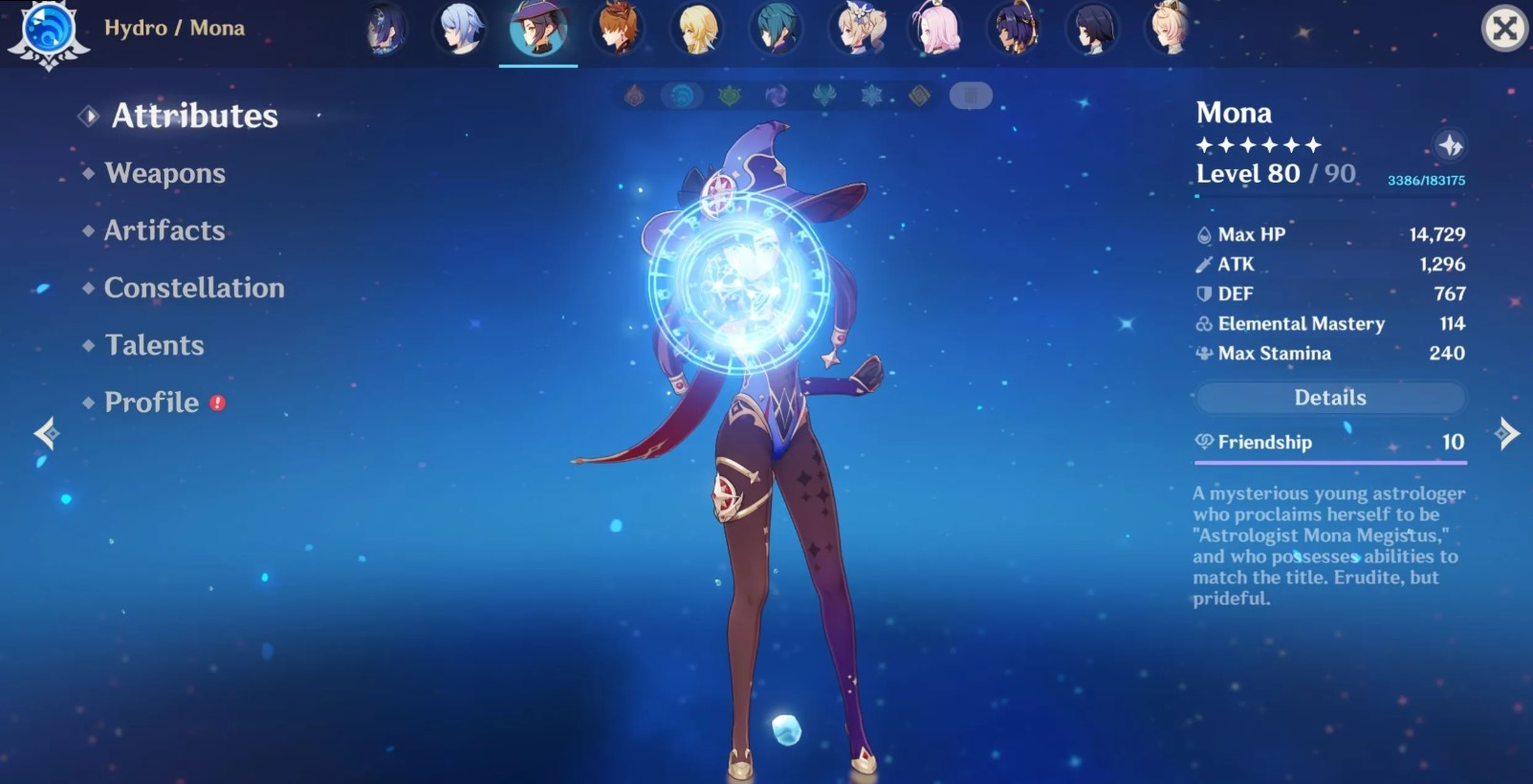
Task: Click the Details button
Action: point(1329,398)
